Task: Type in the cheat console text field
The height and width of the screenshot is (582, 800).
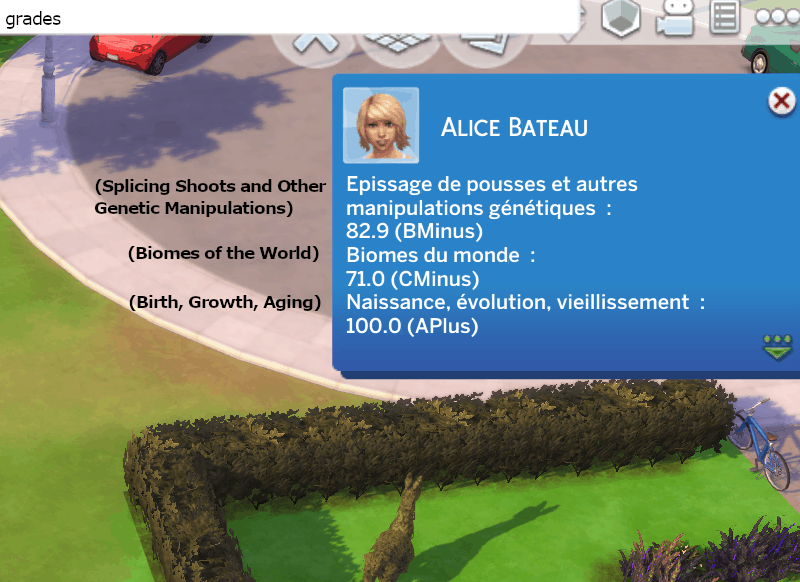Action: pyautogui.click(x=290, y=18)
